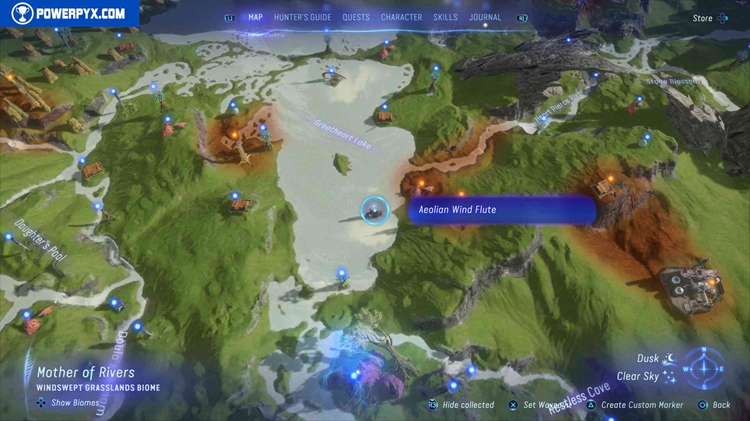Visit the PowerPyx.com watermark logo
750x421 pixels.
click(x=69, y=14)
